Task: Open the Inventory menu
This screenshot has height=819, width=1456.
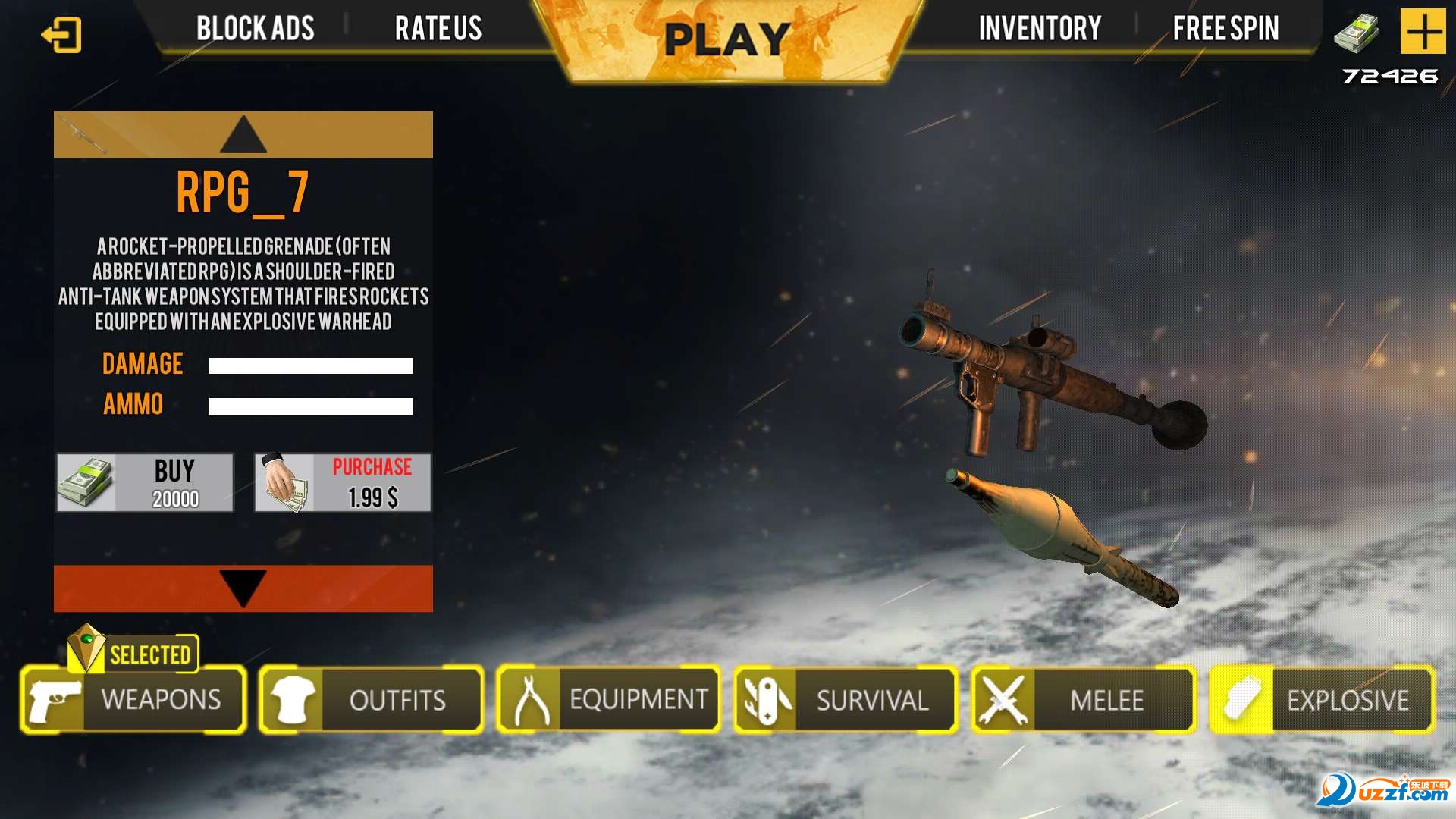Action: (x=1040, y=29)
